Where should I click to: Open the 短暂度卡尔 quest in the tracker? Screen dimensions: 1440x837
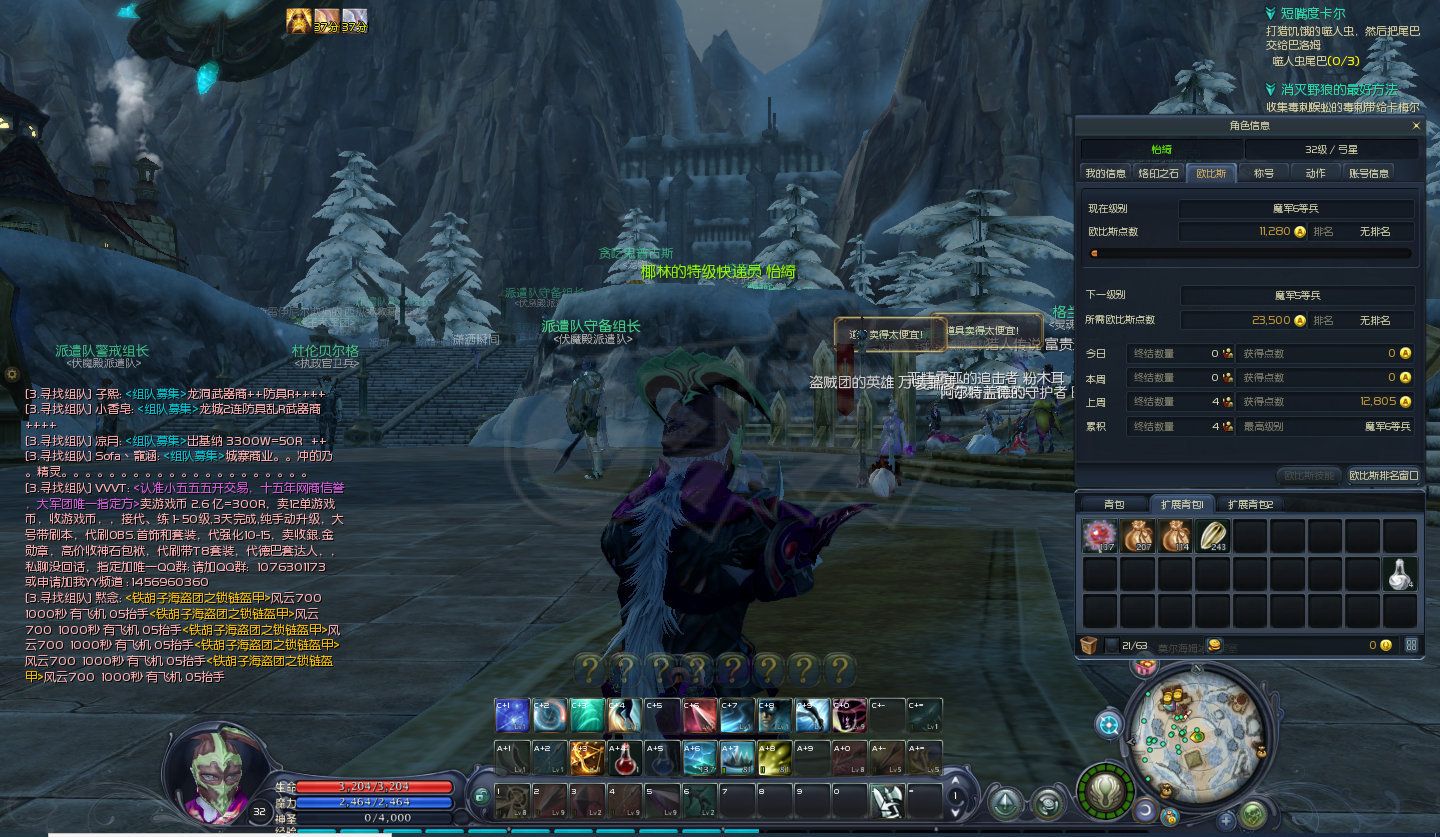1312,14
